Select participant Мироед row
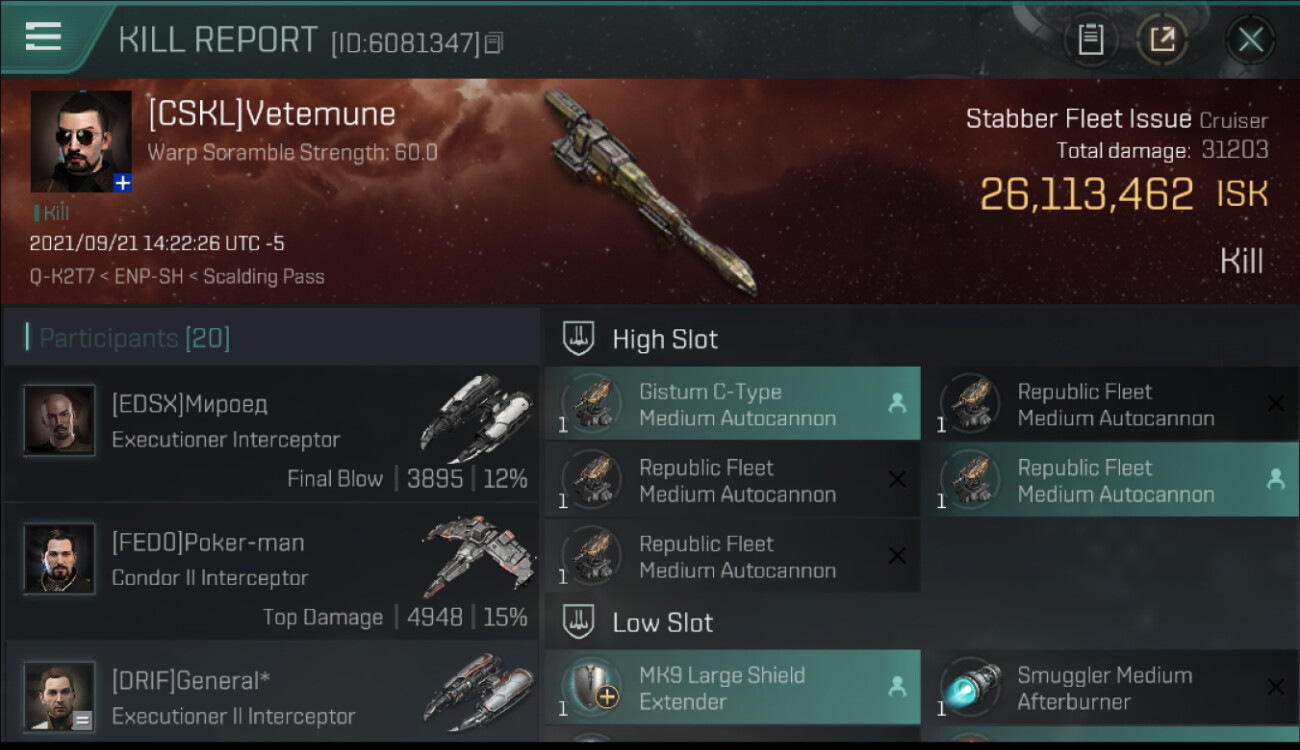The width and height of the screenshot is (1300, 750). point(271,434)
